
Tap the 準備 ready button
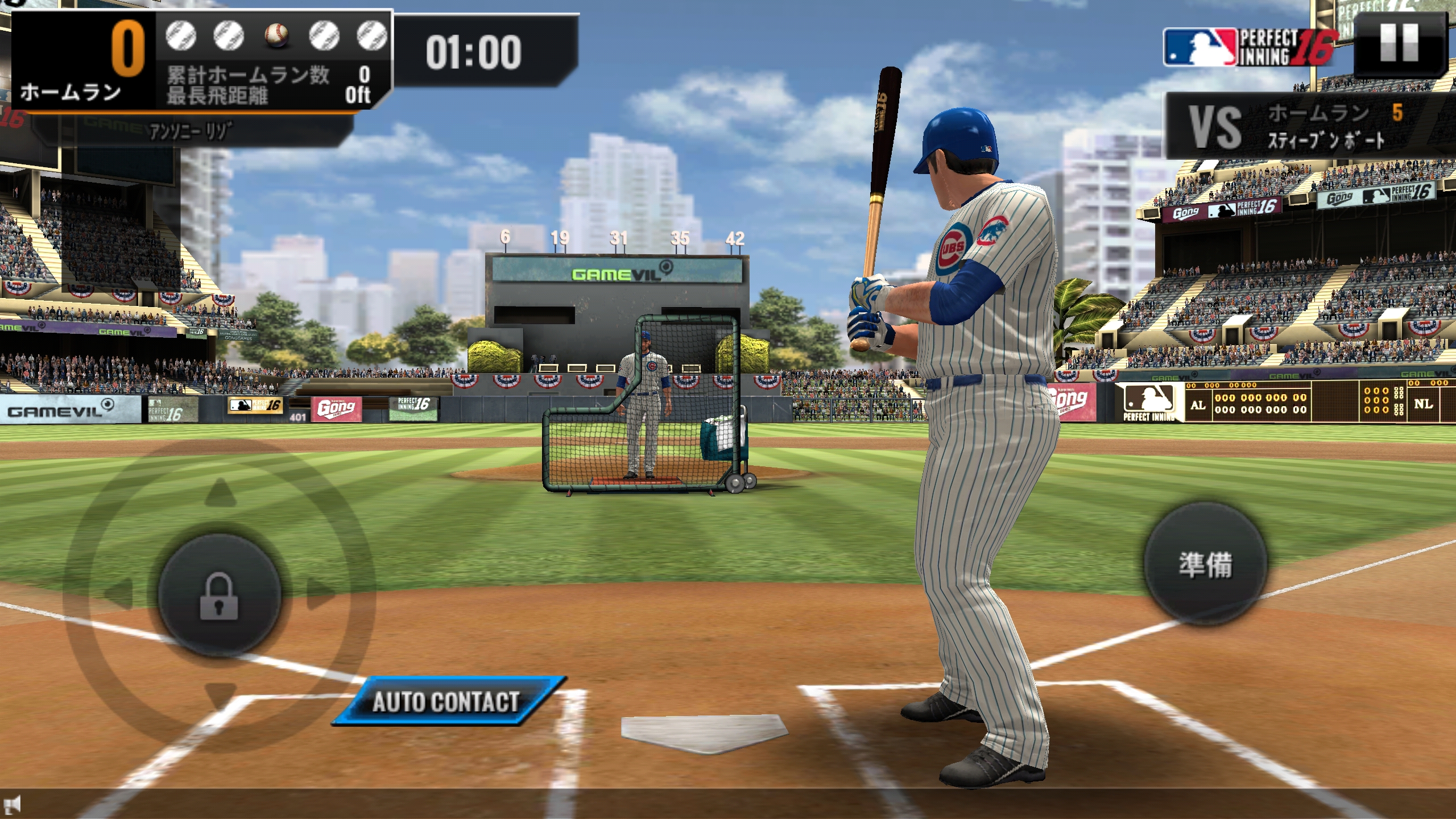pyautogui.click(x=1205, y=565)
